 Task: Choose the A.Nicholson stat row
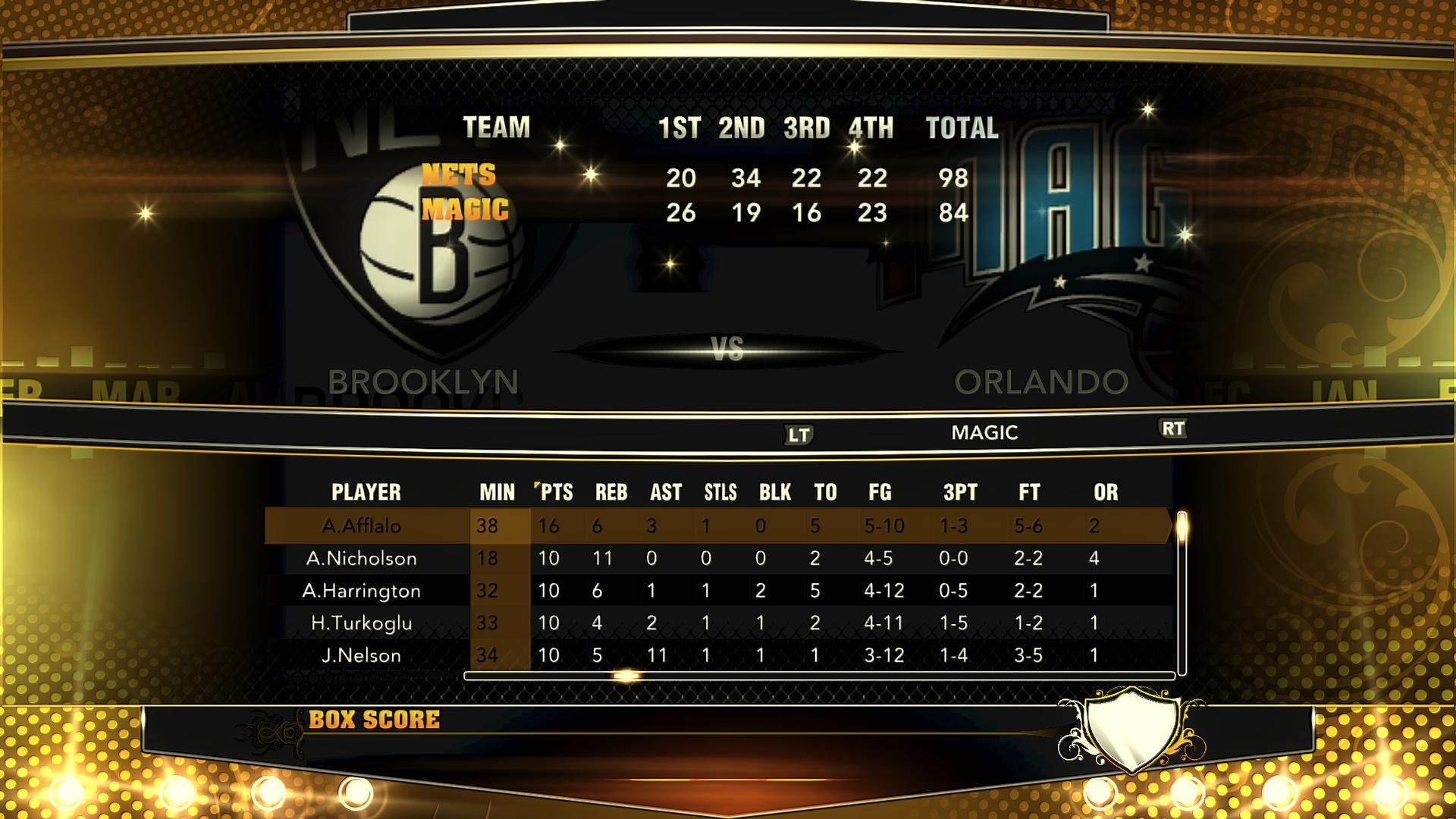(361, 559)
